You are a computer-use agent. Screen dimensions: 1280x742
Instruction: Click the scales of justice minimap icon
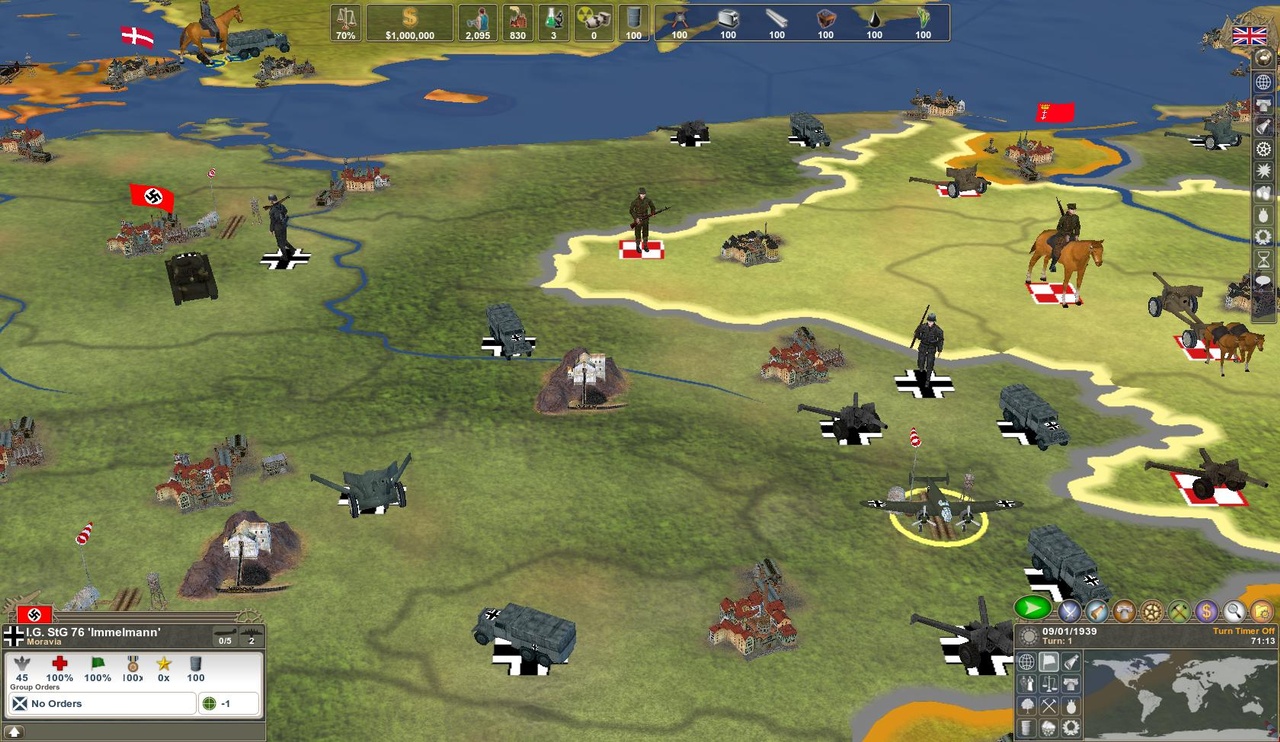pos(1048,685)
